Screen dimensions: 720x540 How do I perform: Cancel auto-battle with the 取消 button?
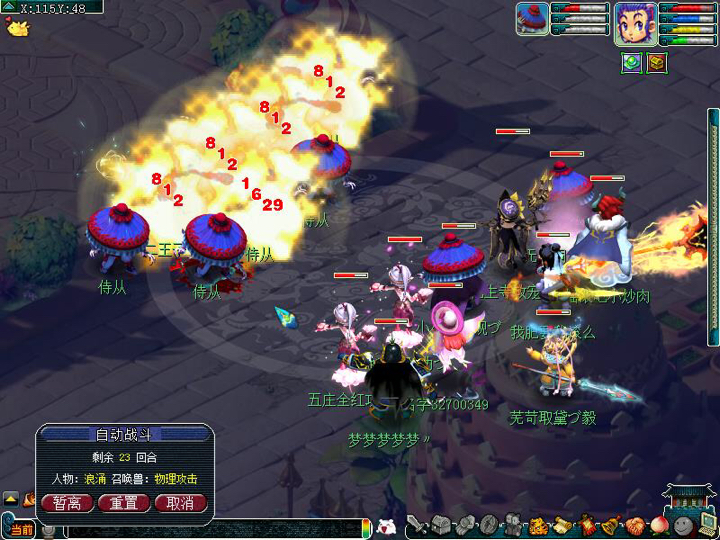pos(181,502)
